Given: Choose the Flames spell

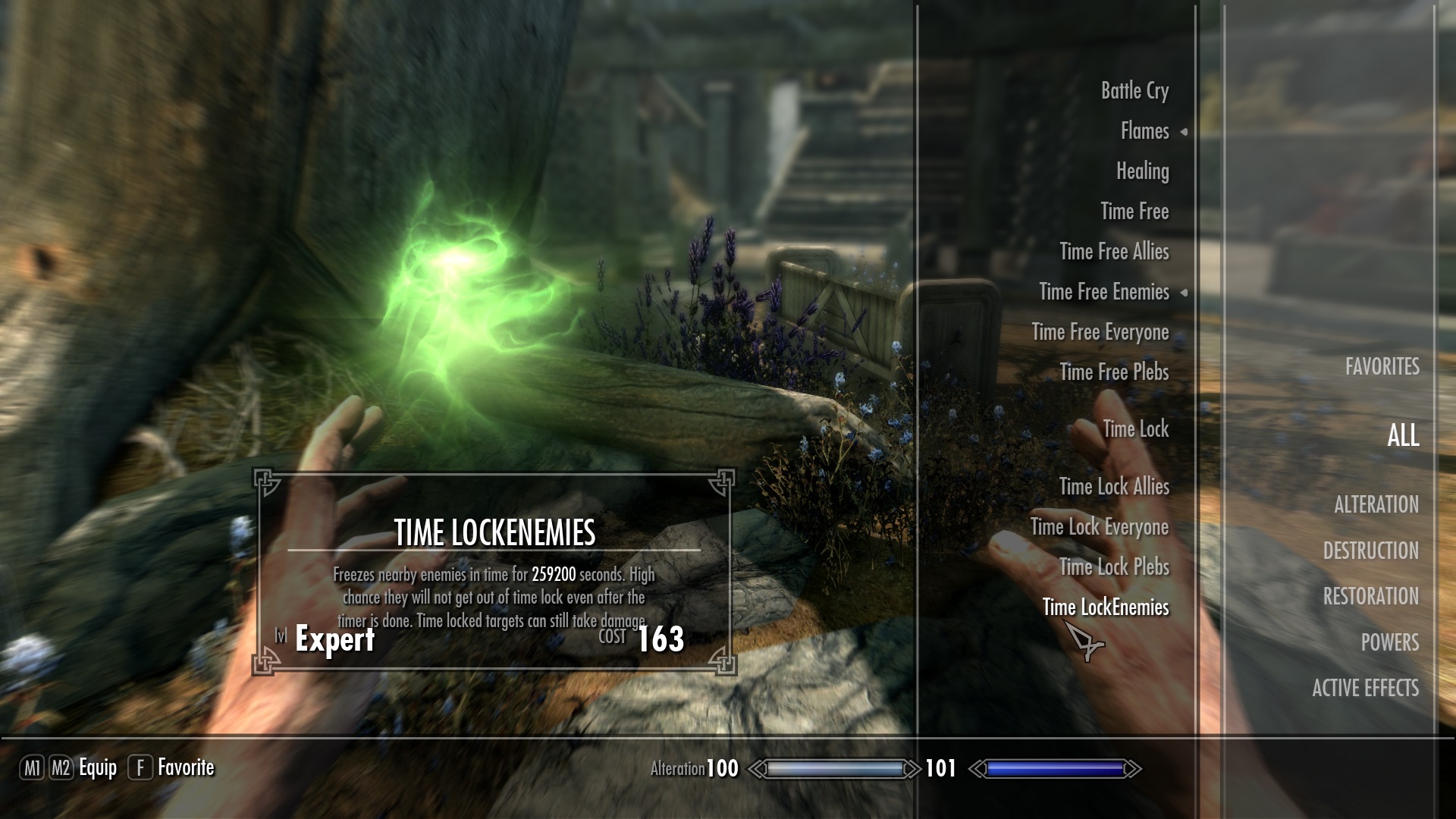Looking at the screenshot, I should point(1144,131).
